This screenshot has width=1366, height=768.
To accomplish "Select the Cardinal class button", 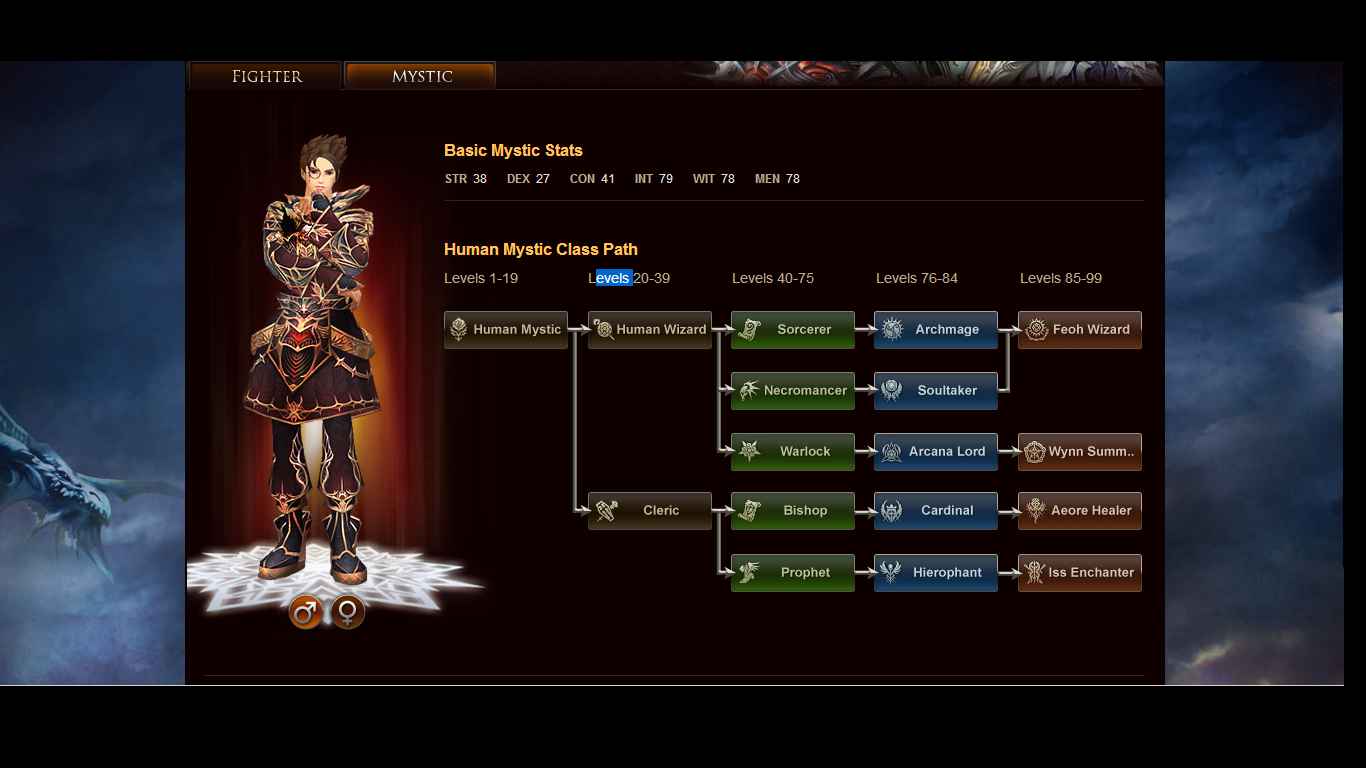I will 935,511.
